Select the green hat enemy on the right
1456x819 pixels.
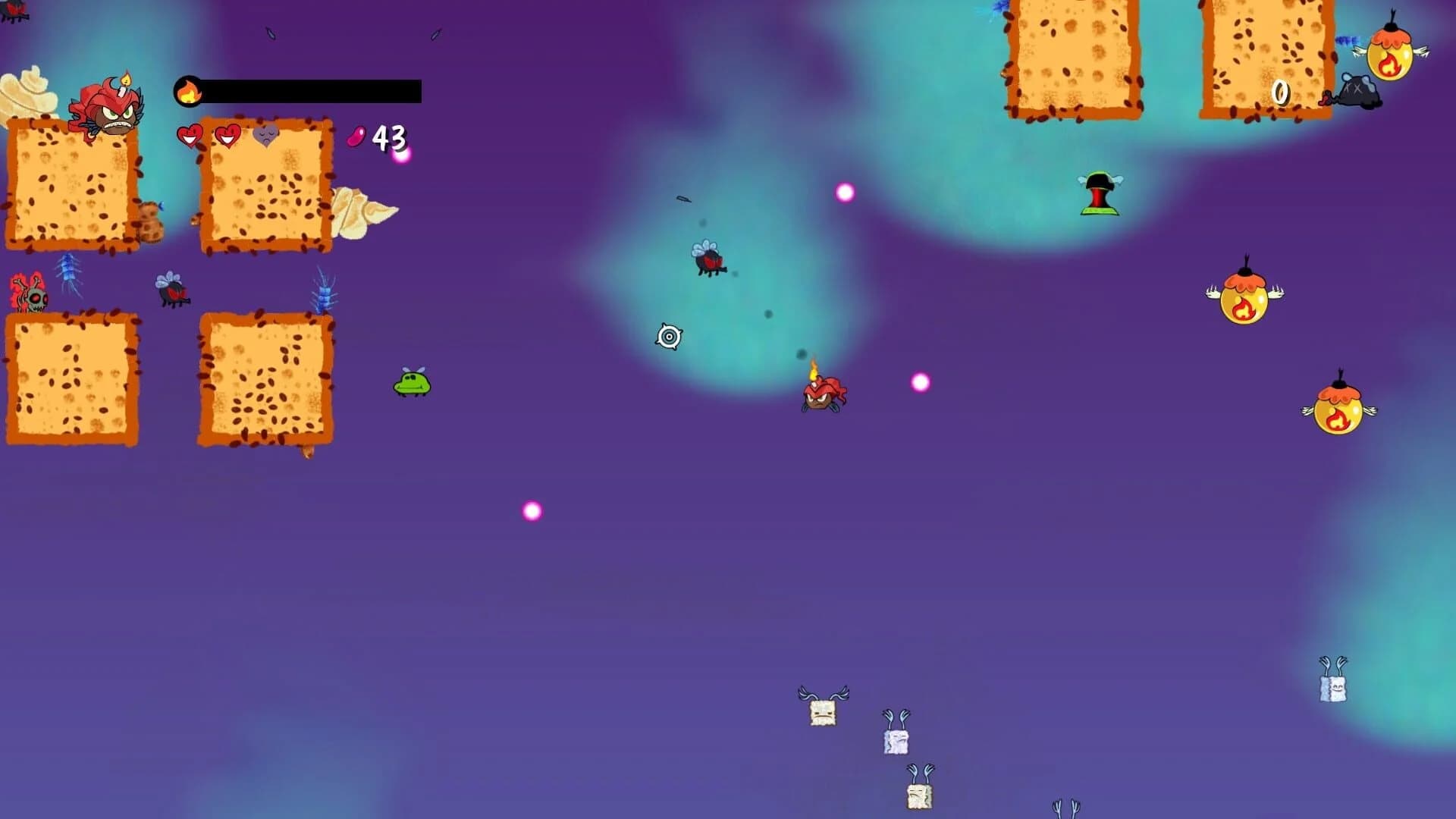(x=1098, y=193)
